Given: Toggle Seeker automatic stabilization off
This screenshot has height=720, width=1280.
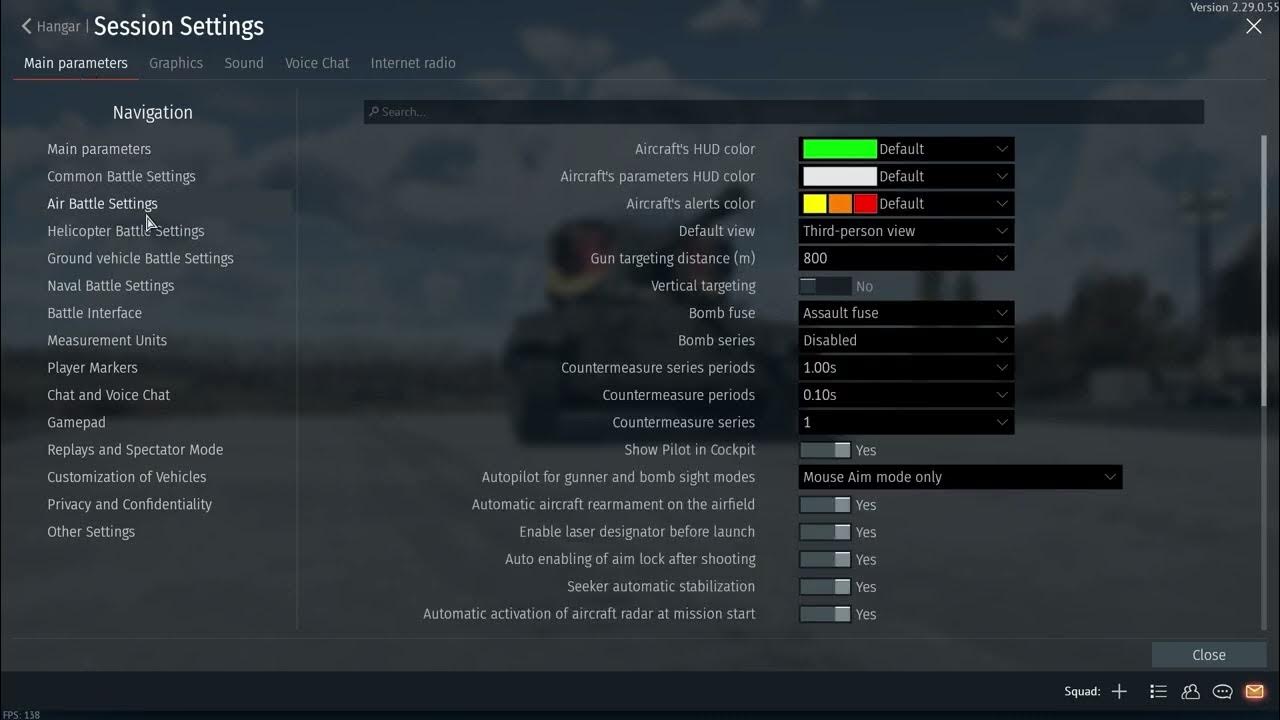Looking at the screenshot, I should 824,586.
